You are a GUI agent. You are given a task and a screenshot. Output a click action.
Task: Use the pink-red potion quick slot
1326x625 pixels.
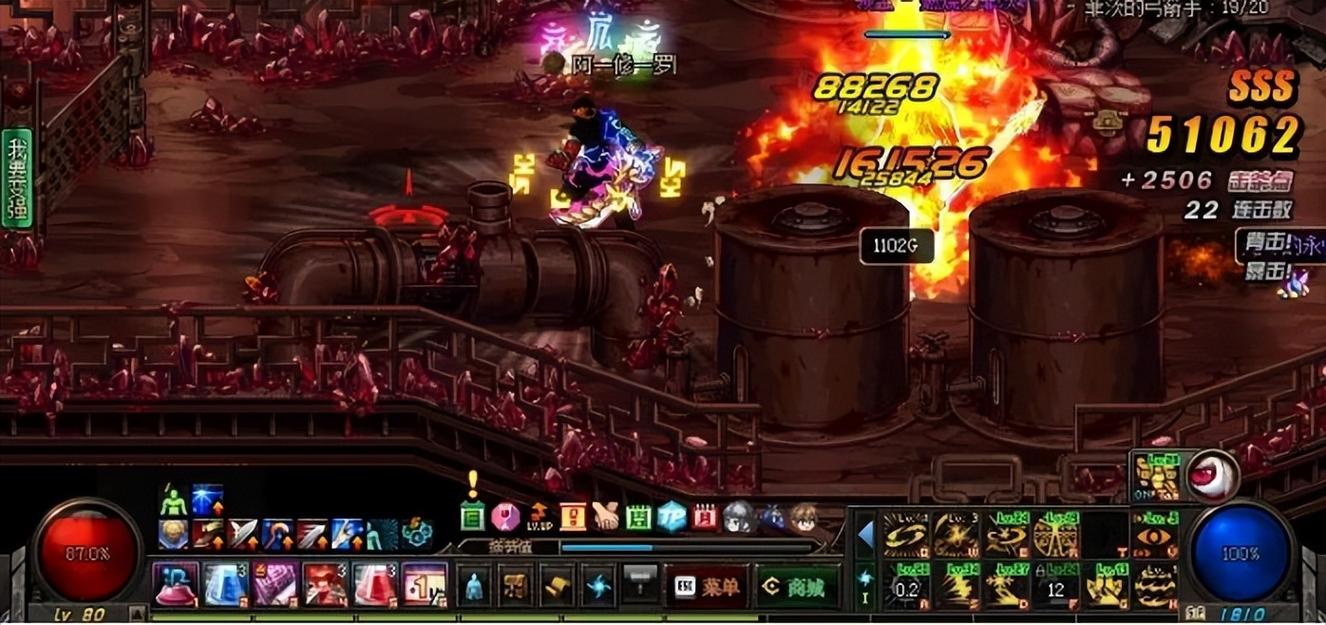375,584
